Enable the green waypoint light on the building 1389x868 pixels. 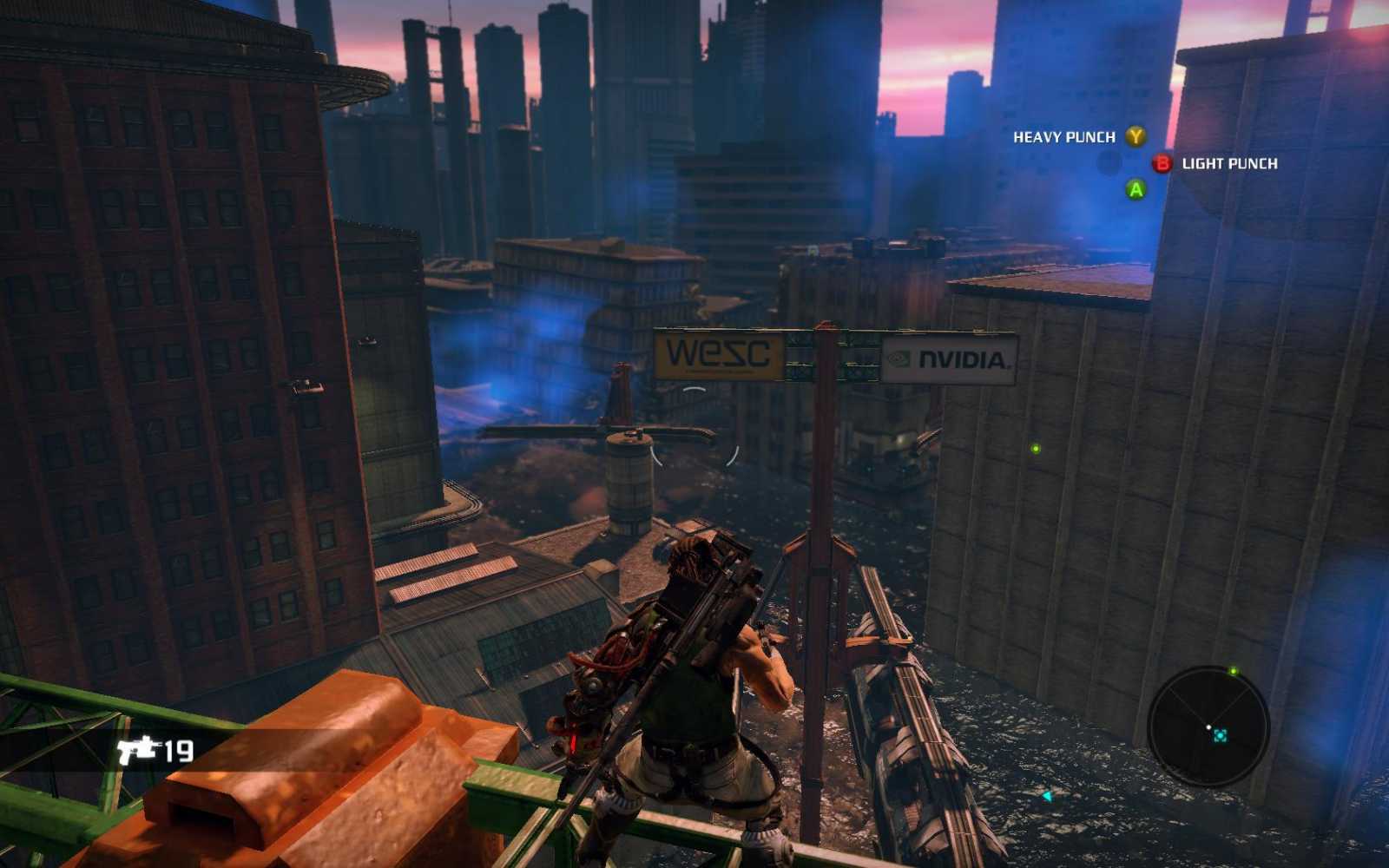coord(1035,449)
